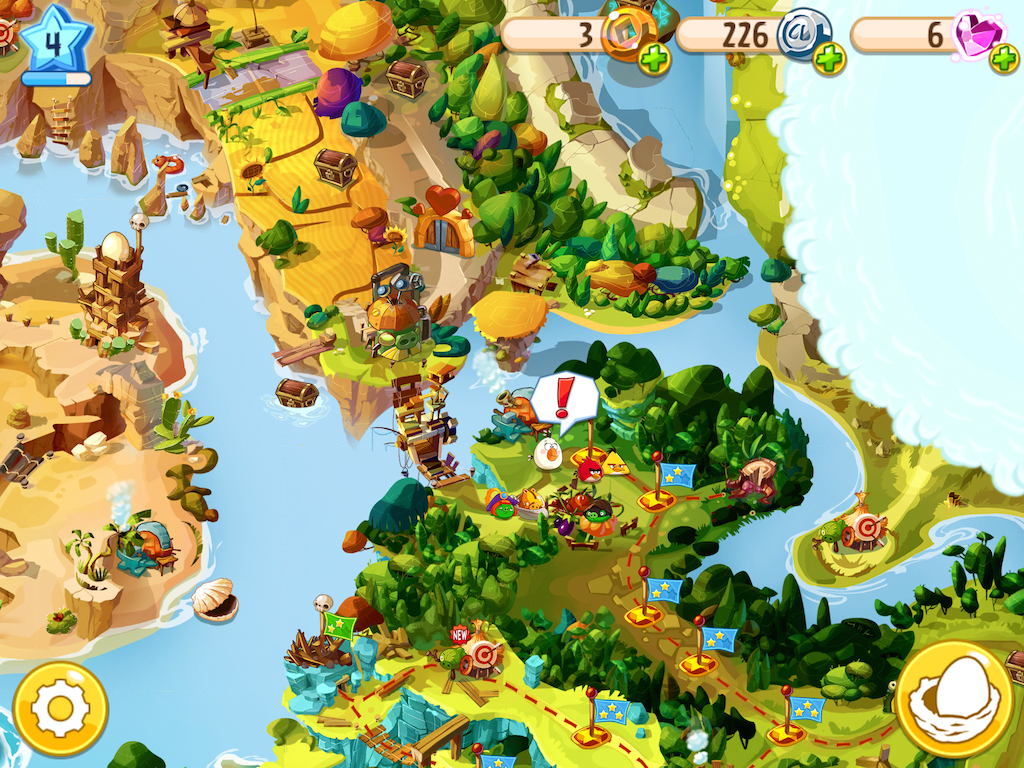Buy more pink gems with plus button
The height and width of the screenshot is (768, 1024).
pos(1004,59)
